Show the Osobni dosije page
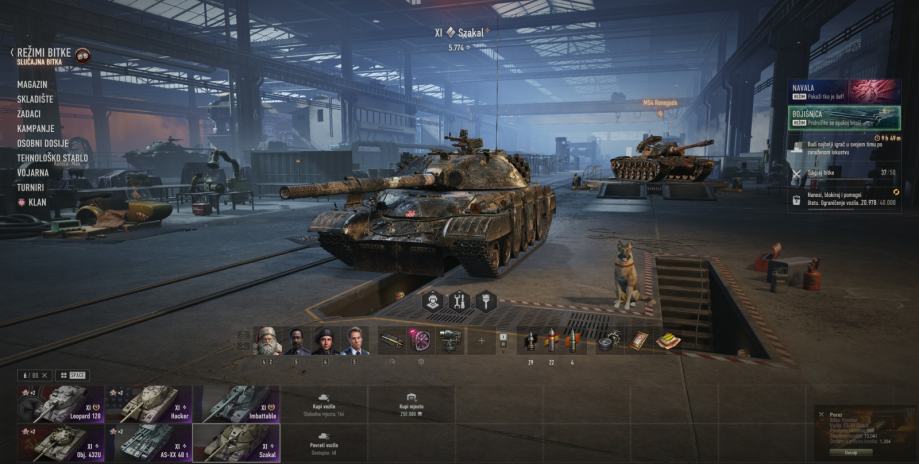919x464 pixels. point(45,143)
